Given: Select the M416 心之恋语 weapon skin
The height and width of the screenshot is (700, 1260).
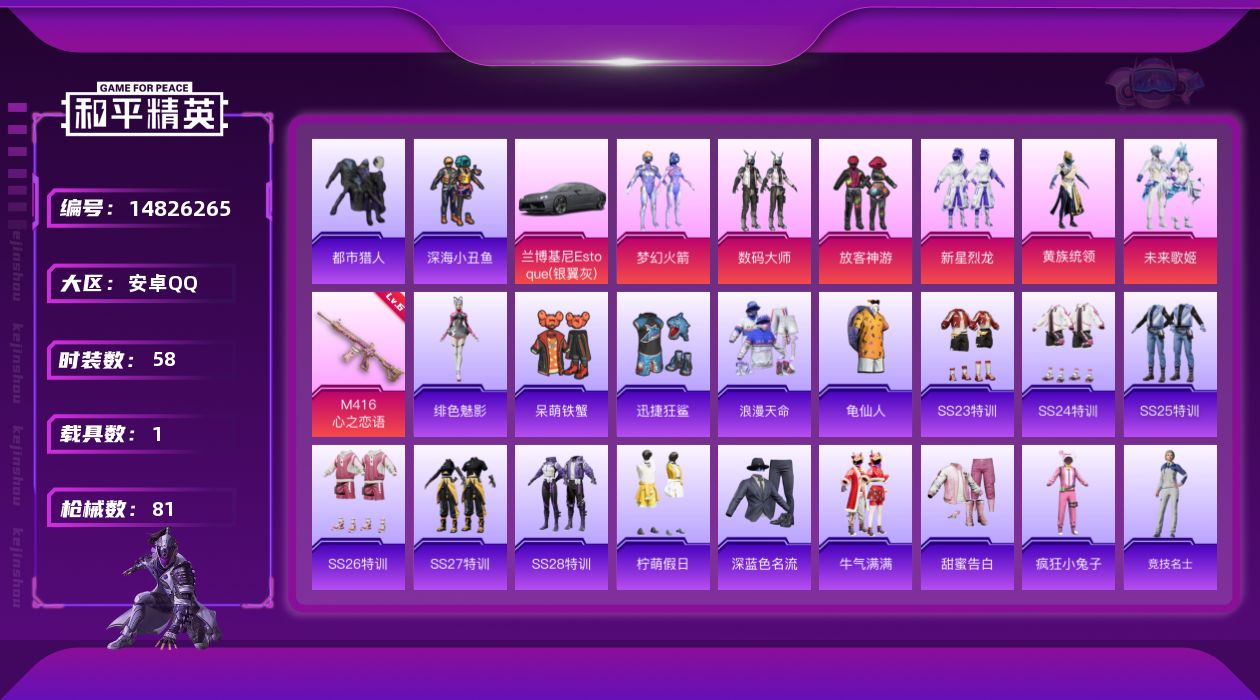Looking at the screenshot, I should click(x=358, y=364).
